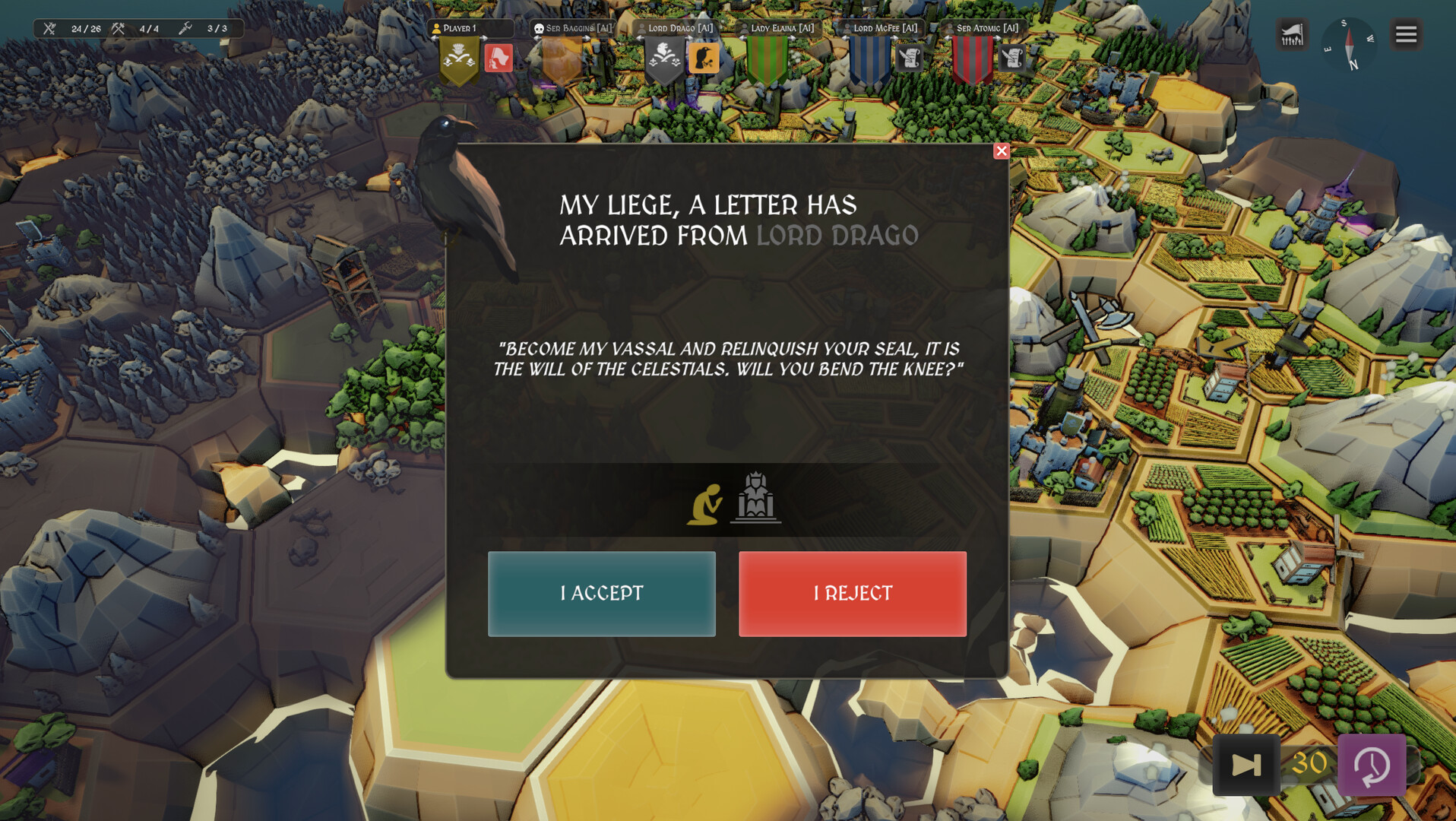Click the pickaxe resource icon

(118, 29)
